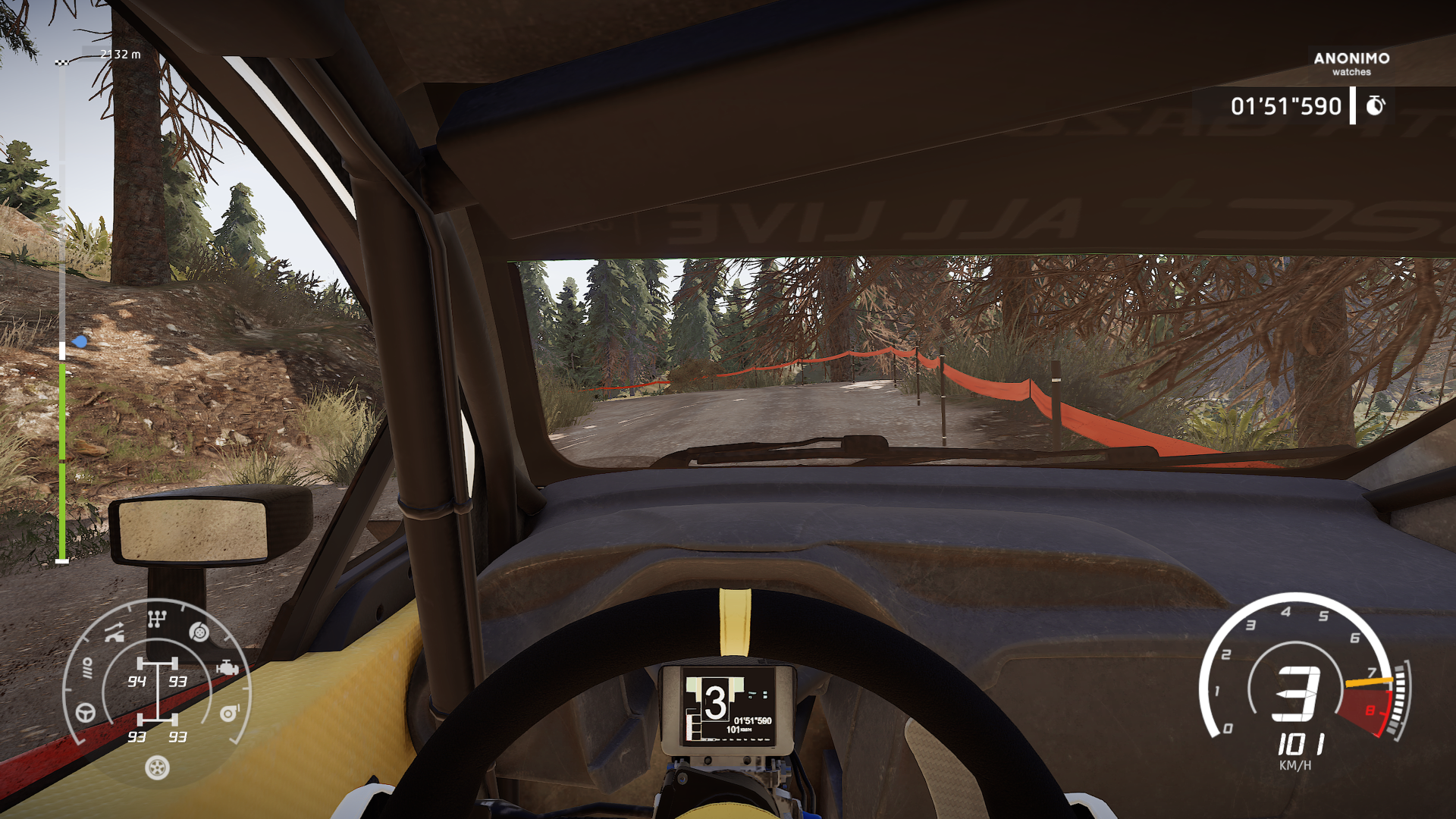Select the suspension icon on the damage wheel
This screenshot has height=819, width=1456.
tap(115, 632)
